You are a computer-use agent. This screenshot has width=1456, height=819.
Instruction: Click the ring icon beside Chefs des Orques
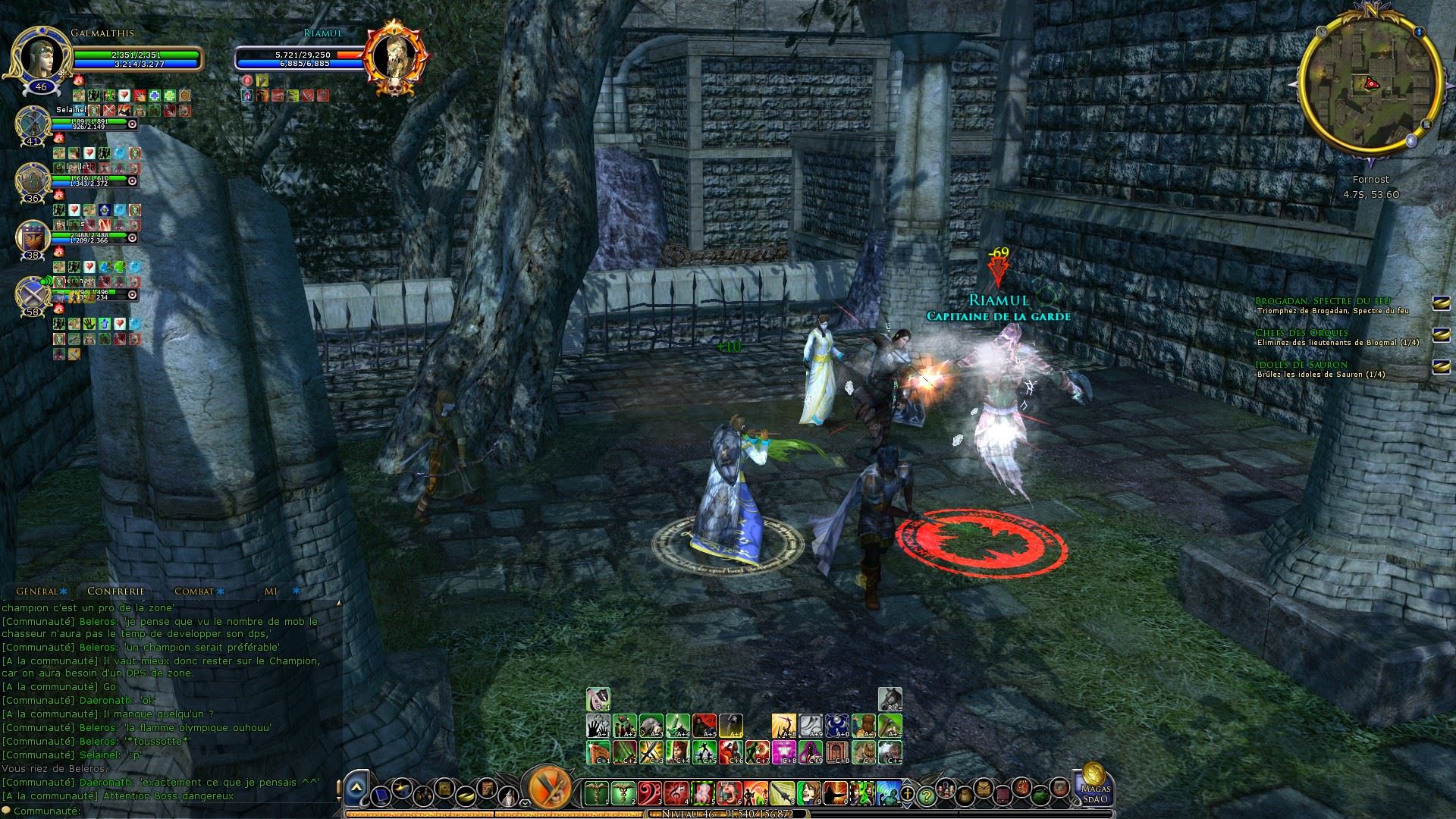coord(1440,334)
